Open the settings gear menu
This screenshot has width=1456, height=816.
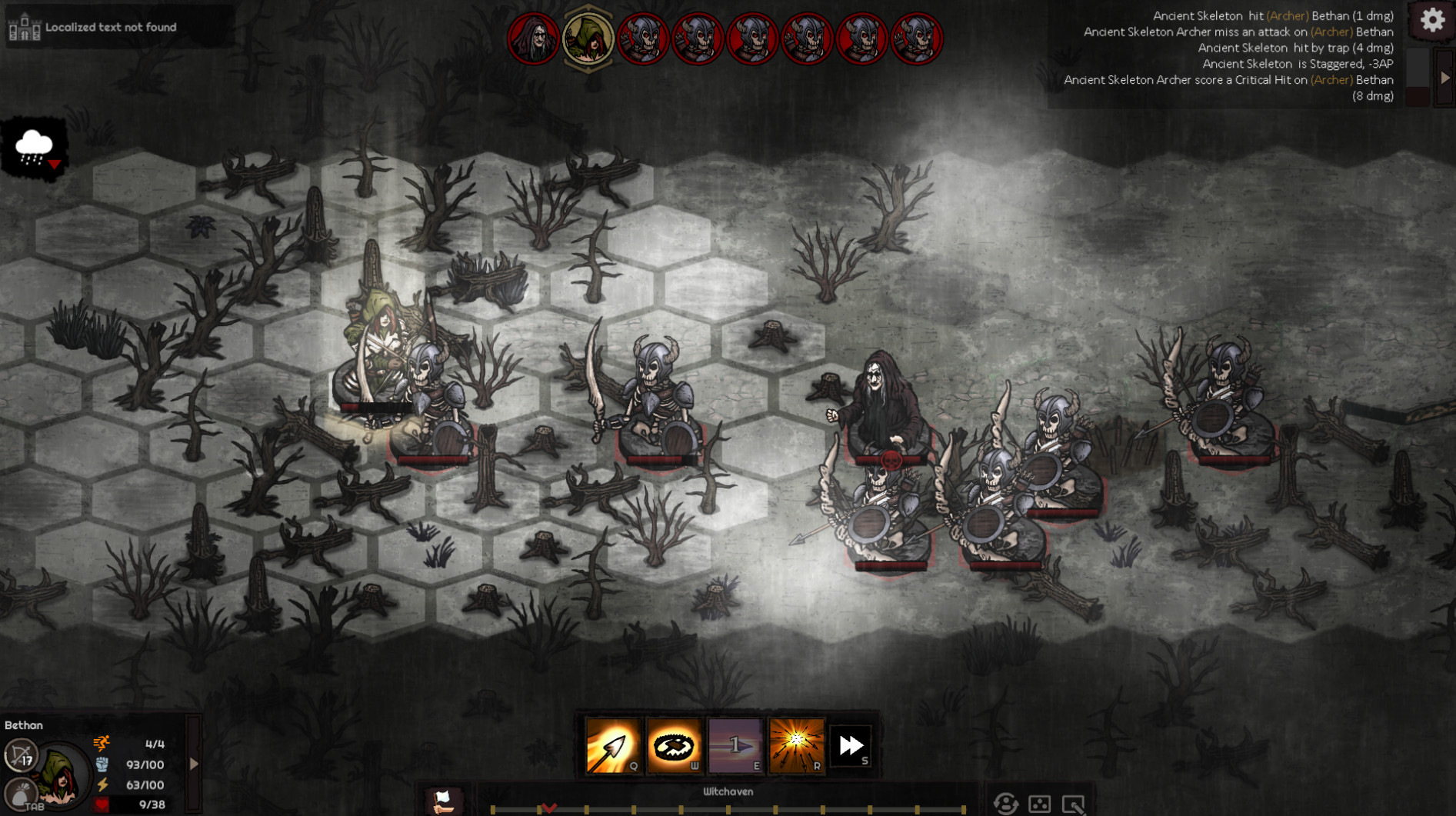[x=1432, y=21]
